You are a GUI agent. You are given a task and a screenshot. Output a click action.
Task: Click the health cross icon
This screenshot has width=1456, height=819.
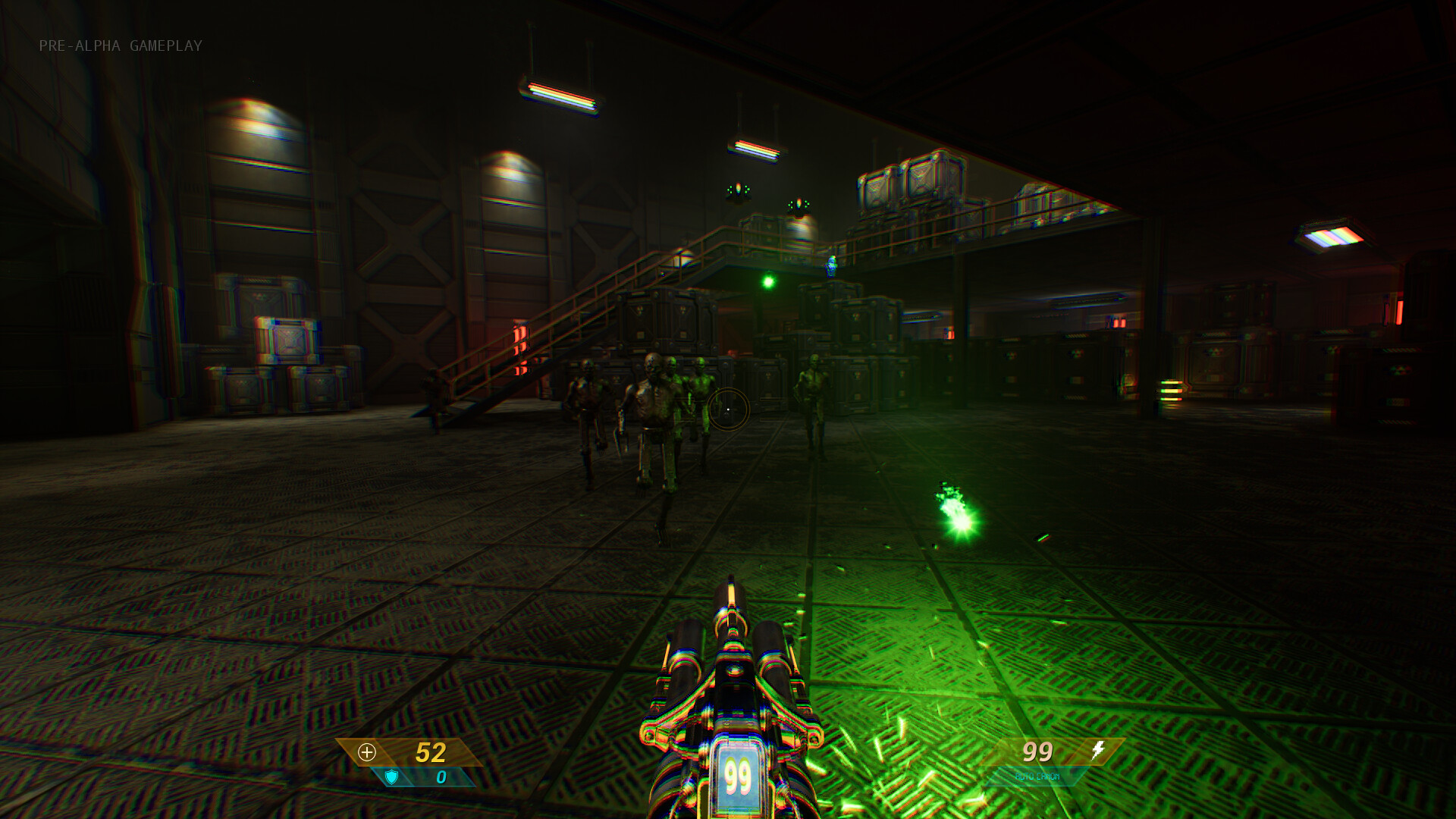[x=369, y=752]
